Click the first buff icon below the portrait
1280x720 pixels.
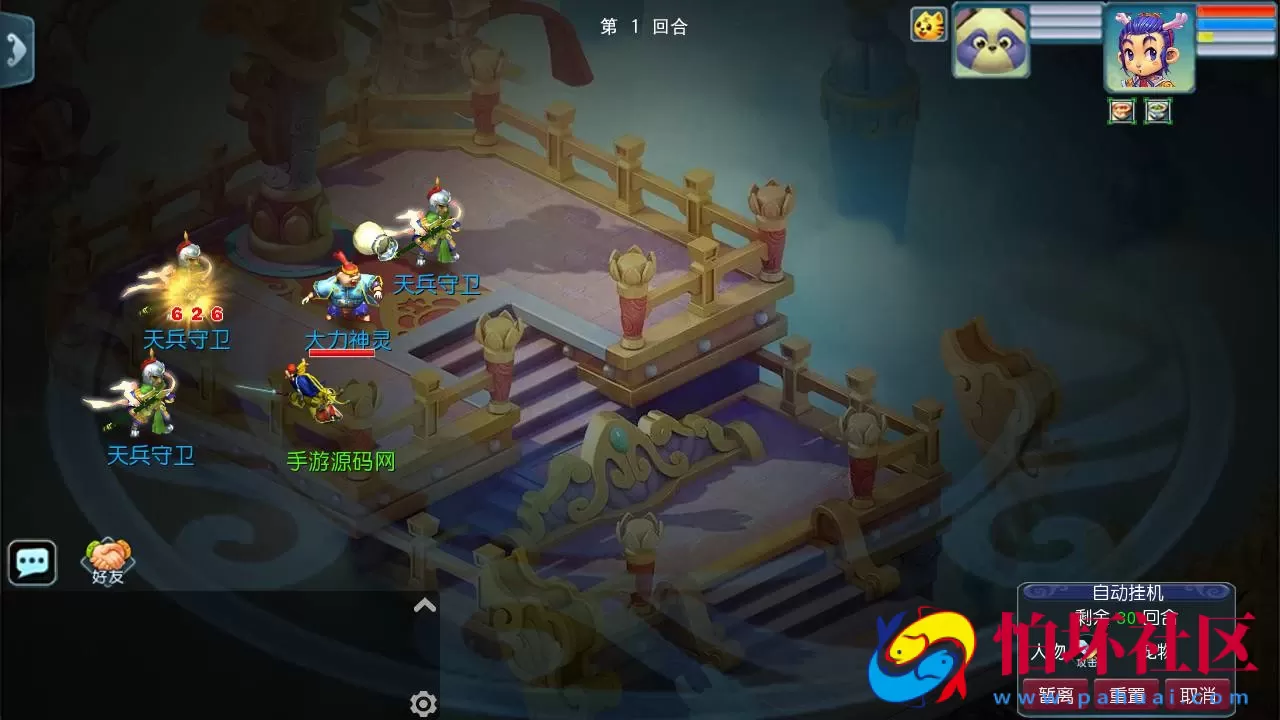(1120, 111)
